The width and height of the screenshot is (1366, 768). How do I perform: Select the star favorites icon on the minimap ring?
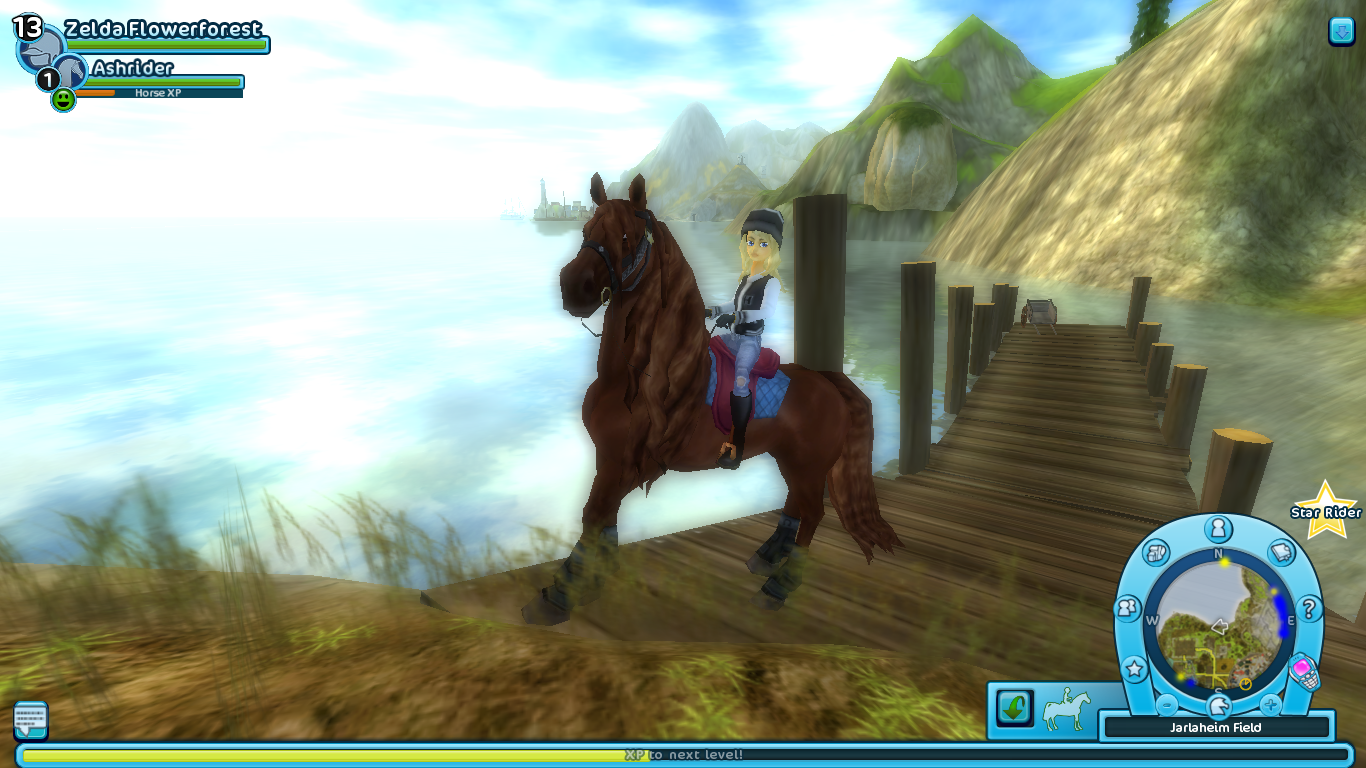coord(1134,668)
